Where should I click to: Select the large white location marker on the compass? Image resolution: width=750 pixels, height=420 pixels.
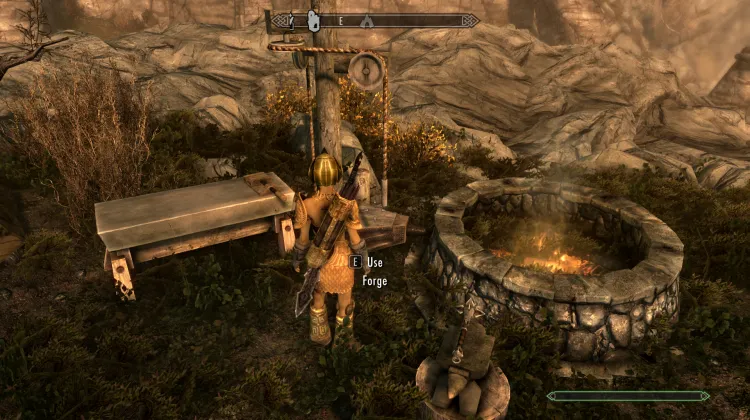click(311, 19)
